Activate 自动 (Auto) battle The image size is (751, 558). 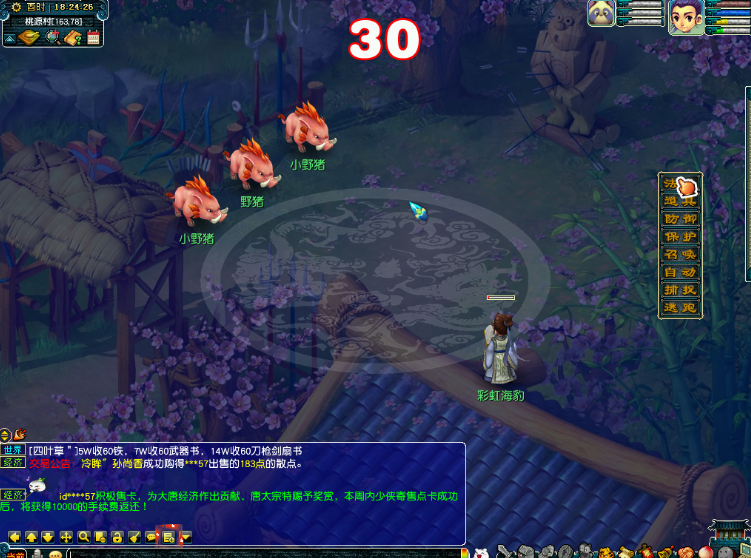point(680,273)
